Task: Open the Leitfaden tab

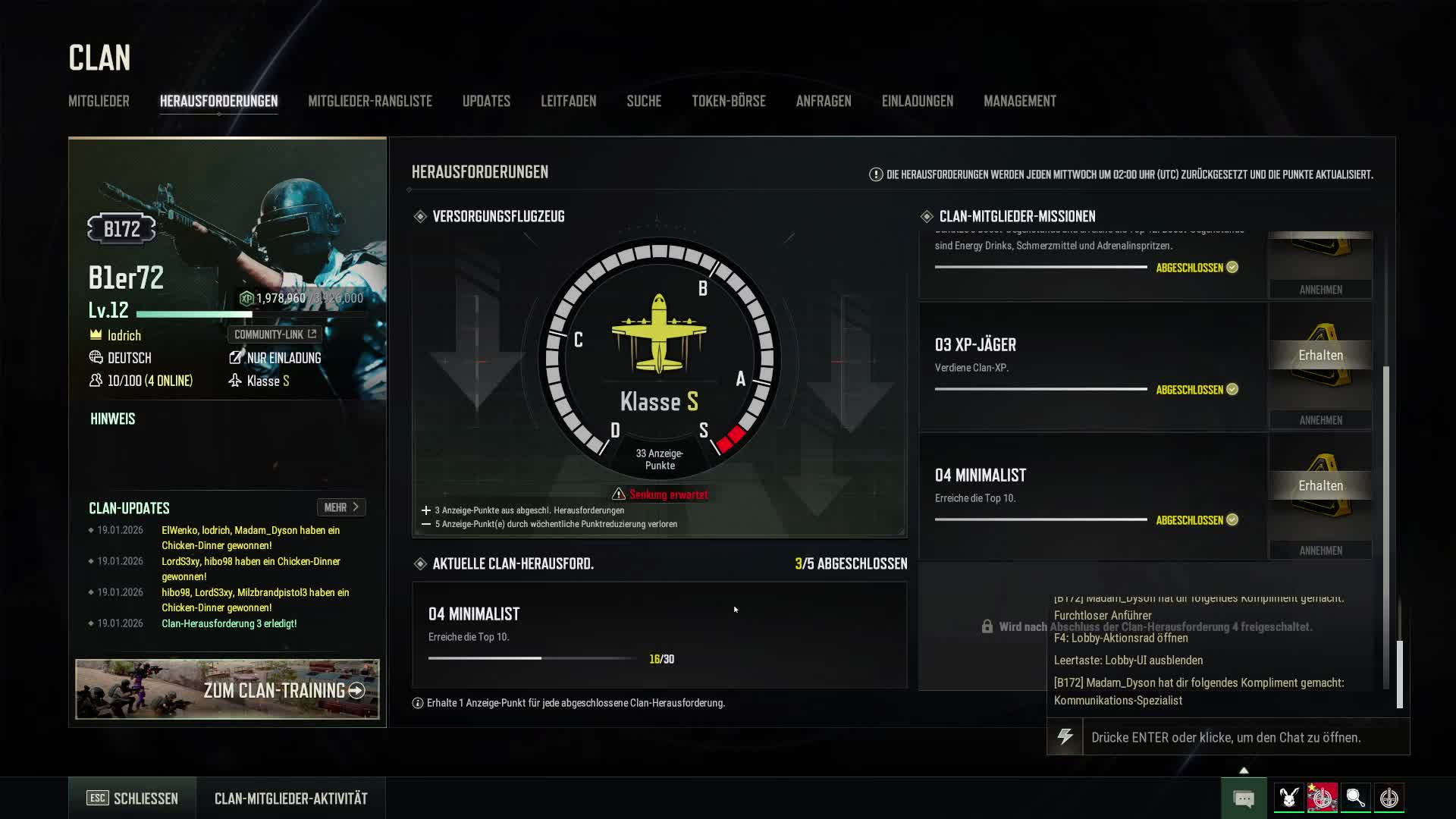Action: click(x=568, y=101)
